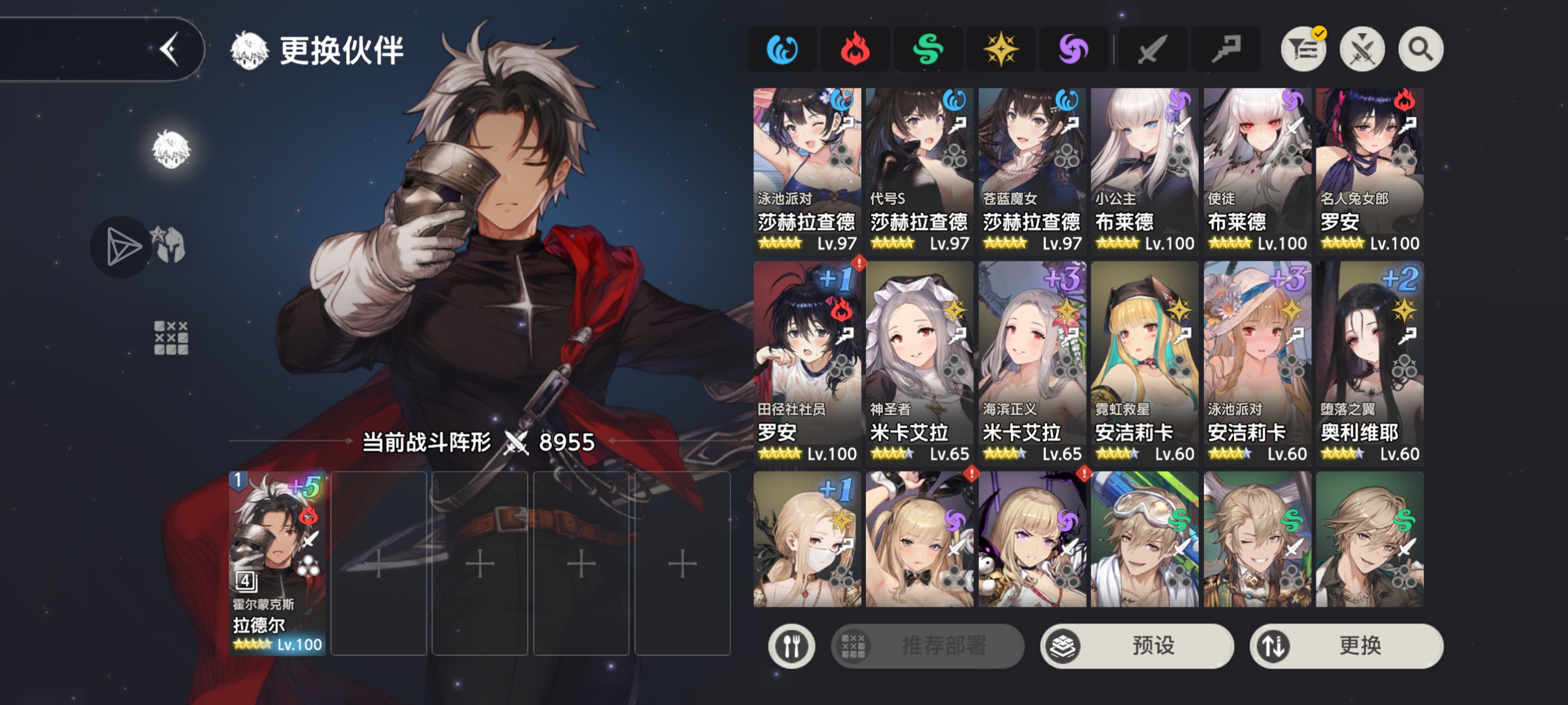This screenshot has width=1568, height=705.
Task: Filter partners by fire element
Action: pyautogui.click(x=855, y=49)
